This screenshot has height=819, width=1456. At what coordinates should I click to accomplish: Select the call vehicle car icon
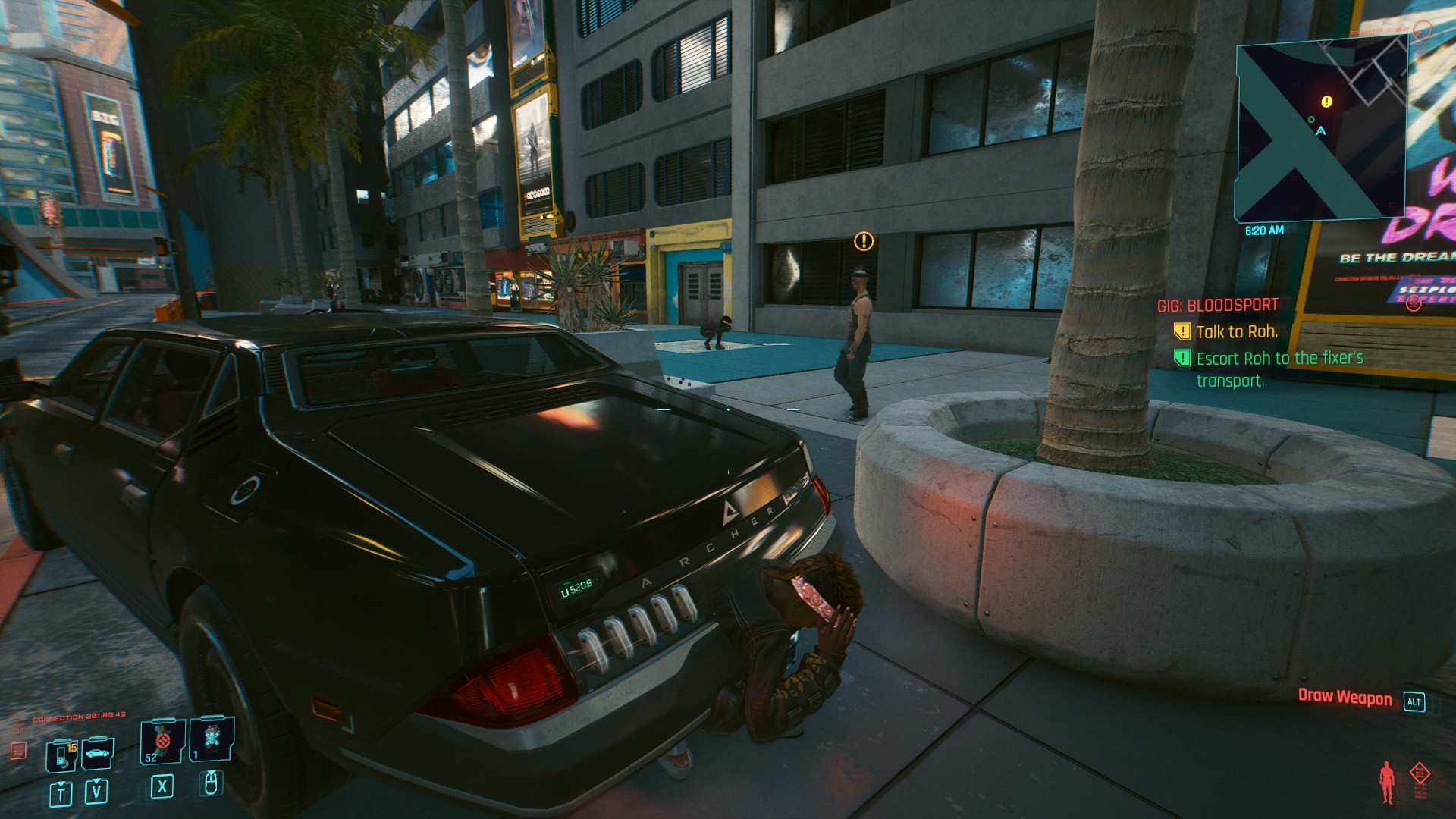pyautogui.click(x=98, y=754)
